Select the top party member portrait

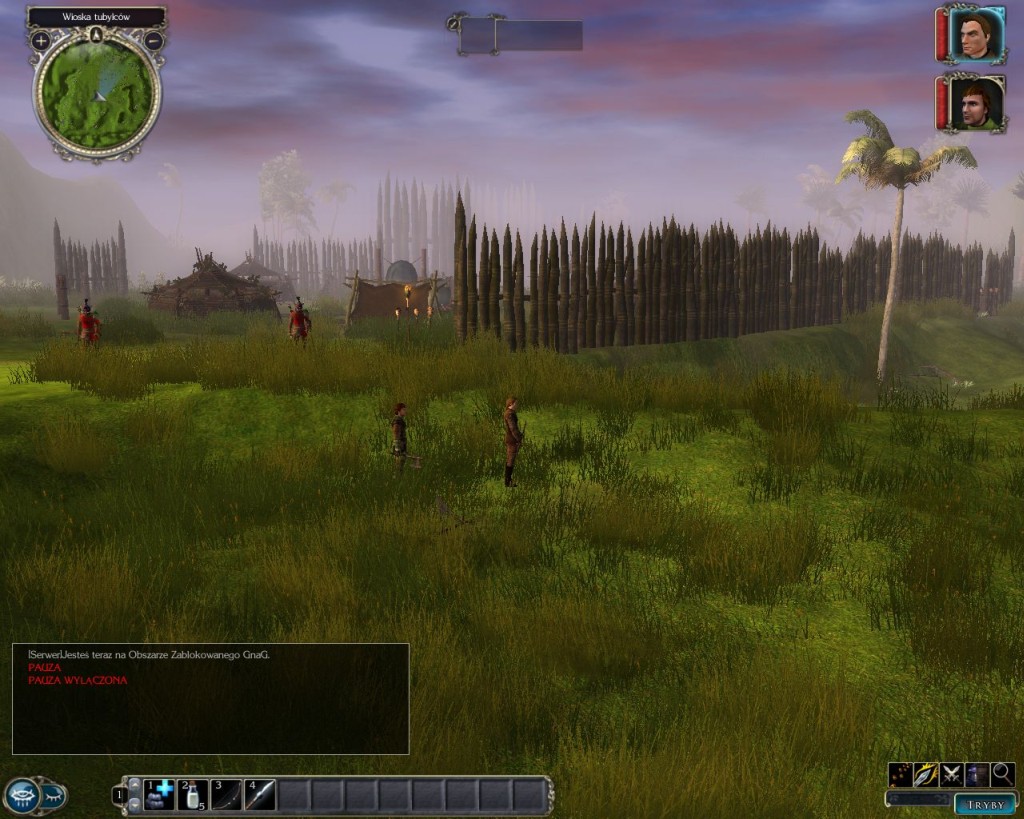(x=976, y=35)
